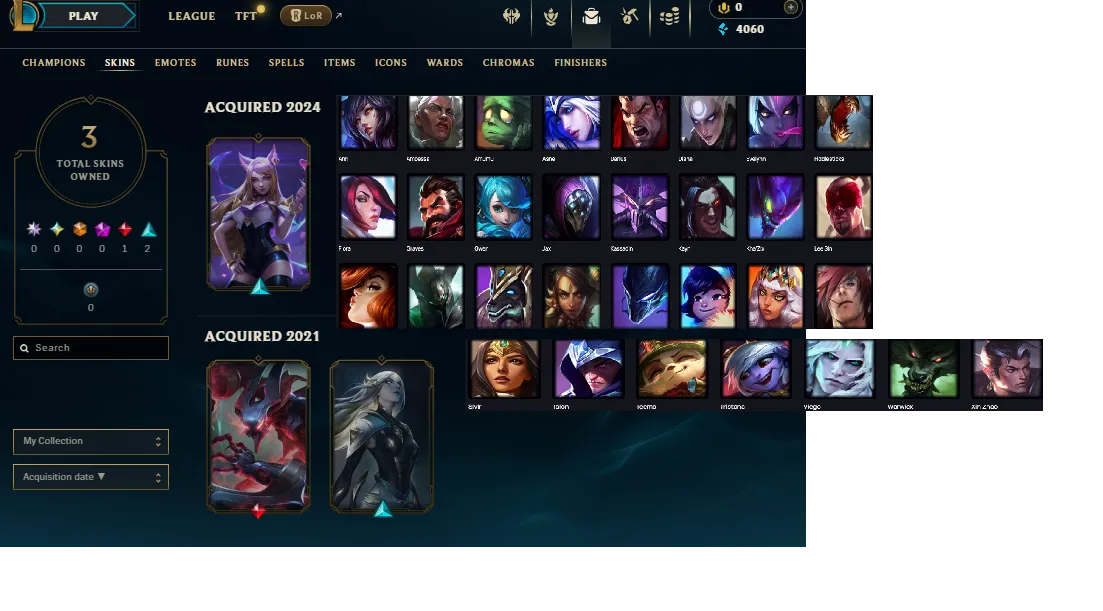Pick the Amumu champion portrait

(503, 123)
